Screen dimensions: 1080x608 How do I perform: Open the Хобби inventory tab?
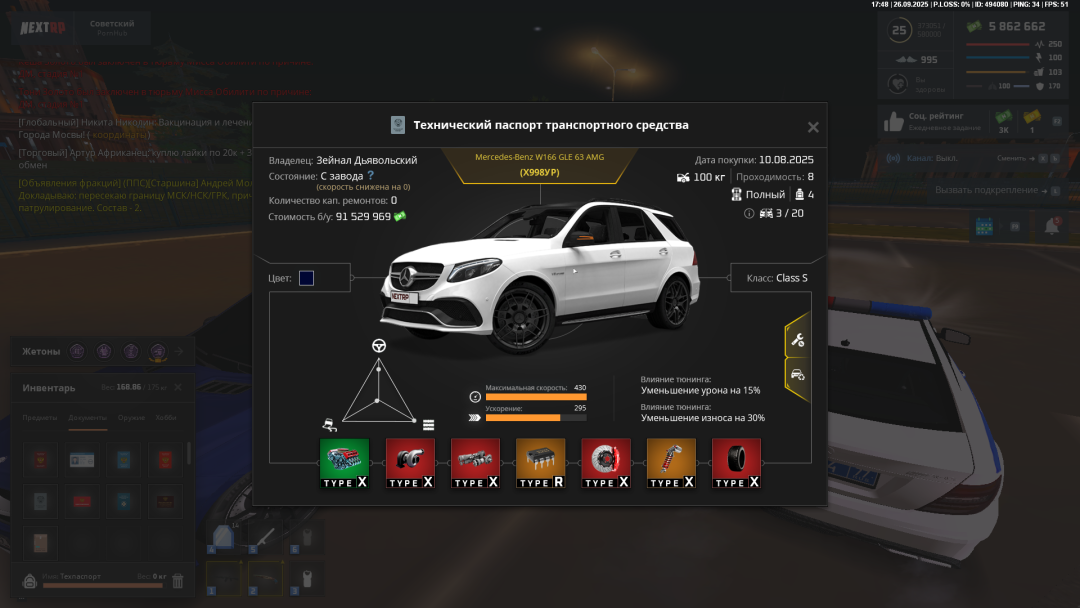(x=166, y=418)
